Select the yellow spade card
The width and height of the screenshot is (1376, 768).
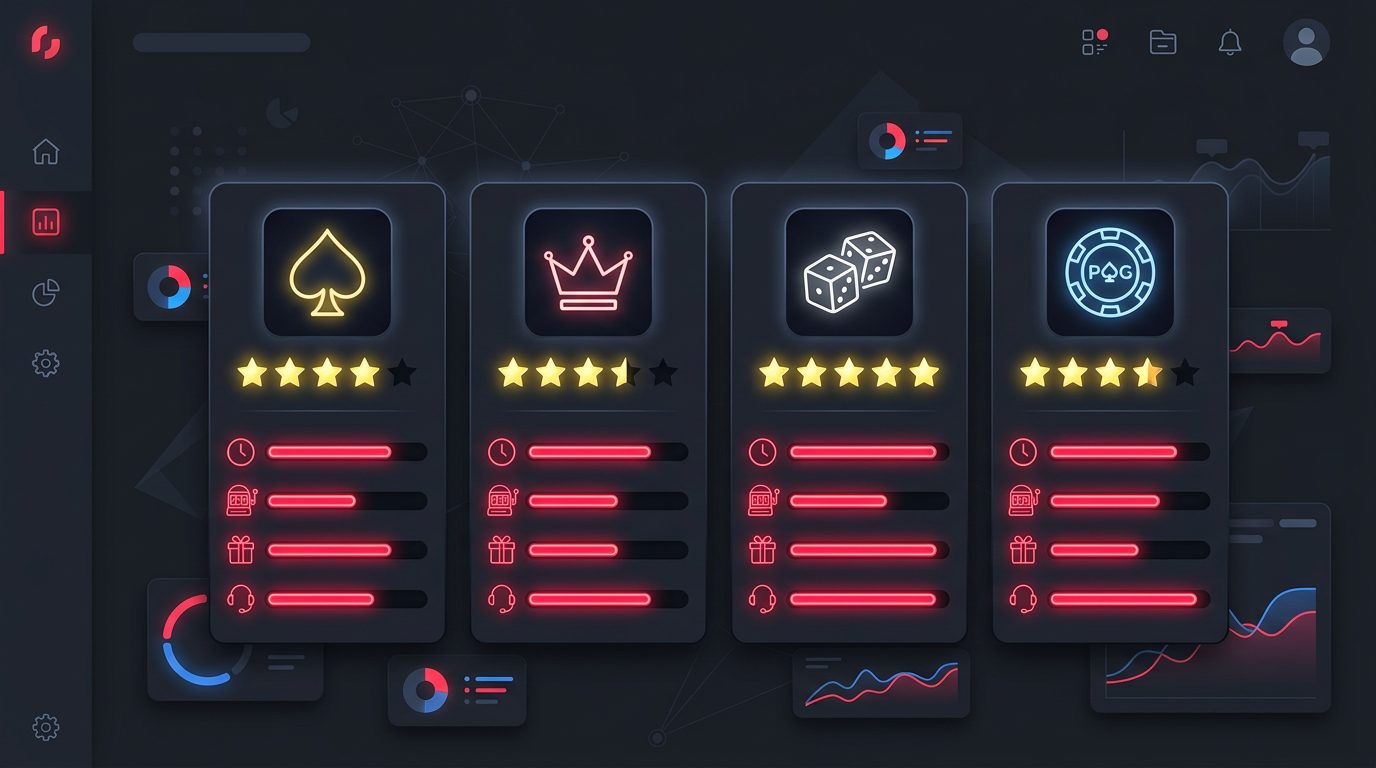327,272
